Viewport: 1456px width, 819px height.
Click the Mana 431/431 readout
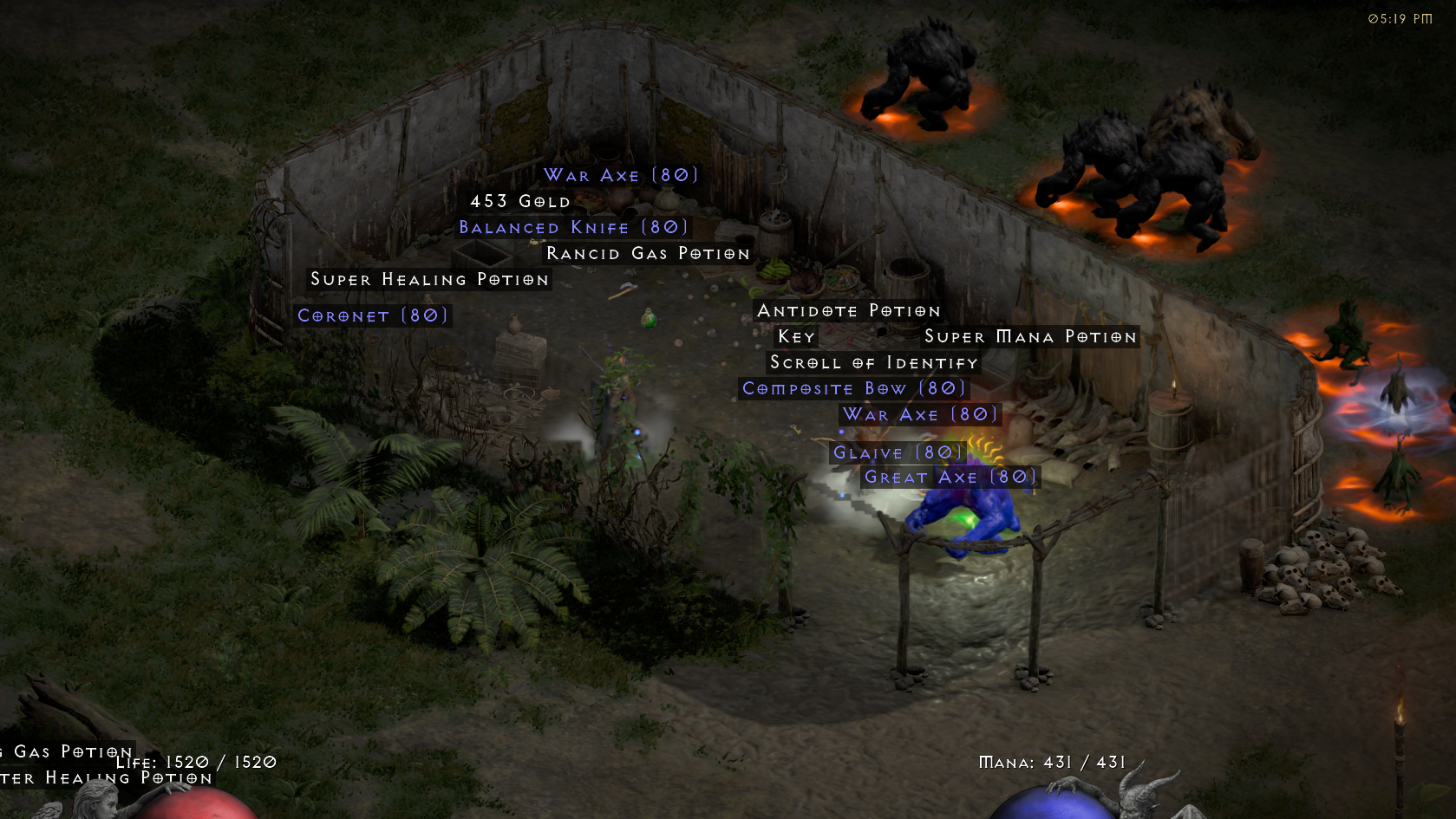(1052, 761)
